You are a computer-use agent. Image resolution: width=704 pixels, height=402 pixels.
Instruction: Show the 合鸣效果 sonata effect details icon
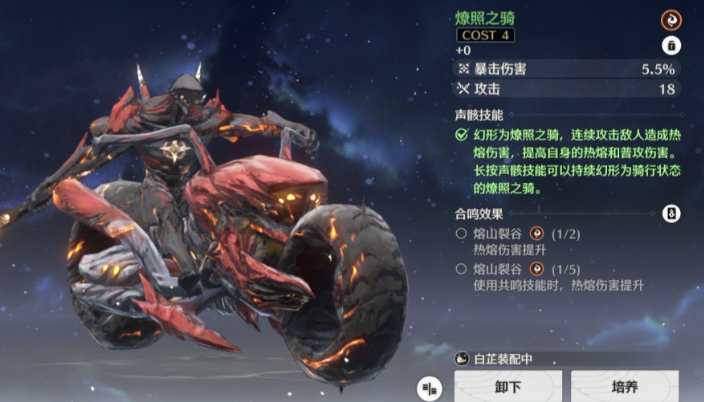point(671,213)
